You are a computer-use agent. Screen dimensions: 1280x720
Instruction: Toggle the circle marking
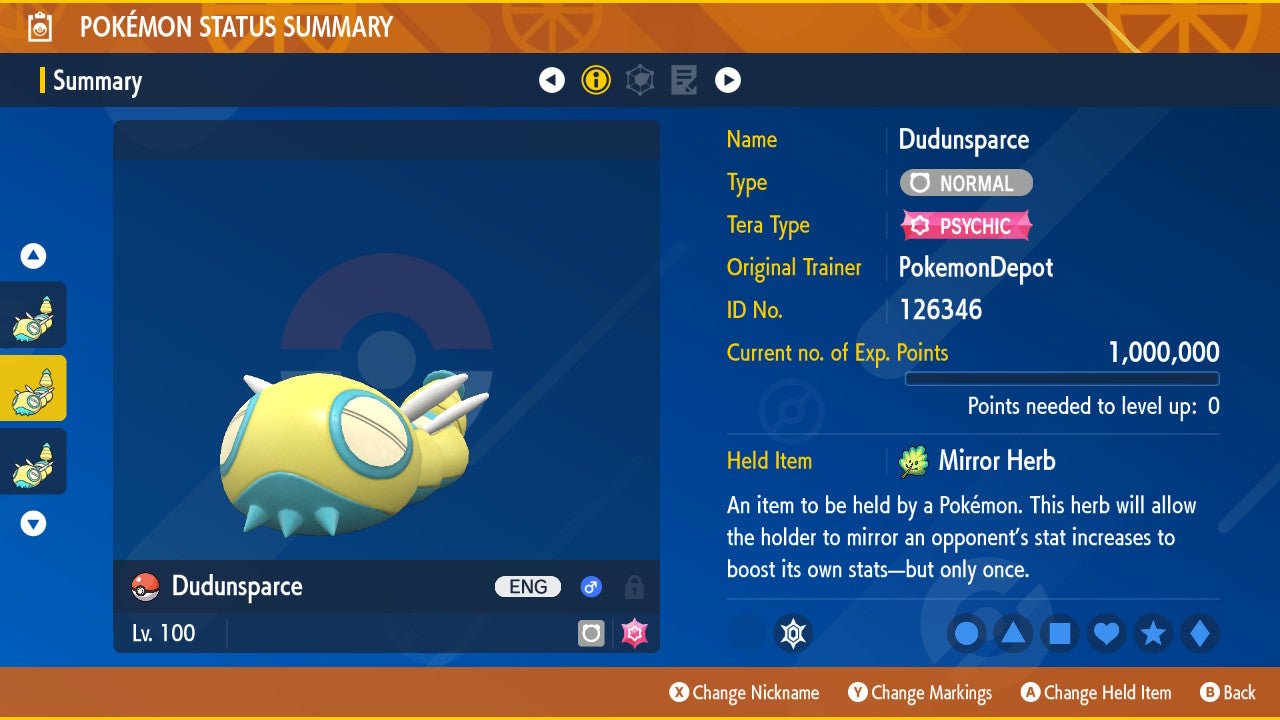pos(967,633)
